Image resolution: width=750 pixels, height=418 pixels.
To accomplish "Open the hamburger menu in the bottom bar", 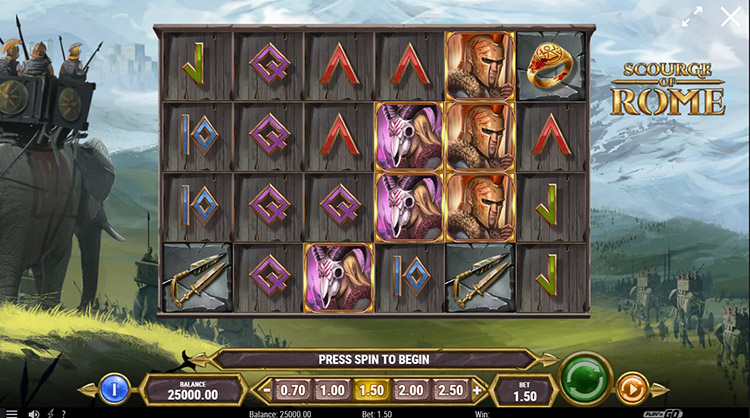I will click(x=12, y=412).
